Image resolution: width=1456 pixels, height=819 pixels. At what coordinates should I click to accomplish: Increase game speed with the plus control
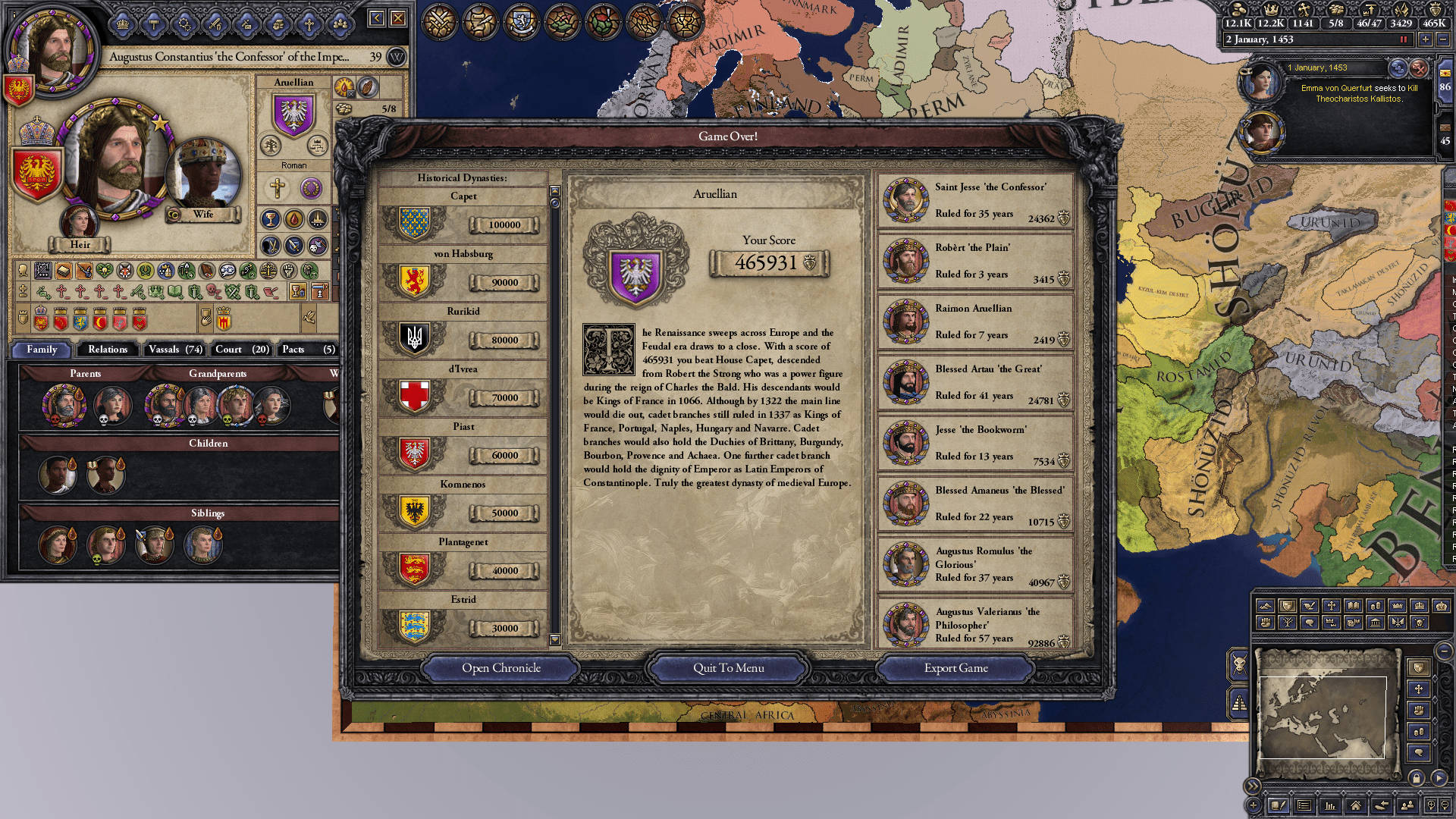tap(1425, 39)
